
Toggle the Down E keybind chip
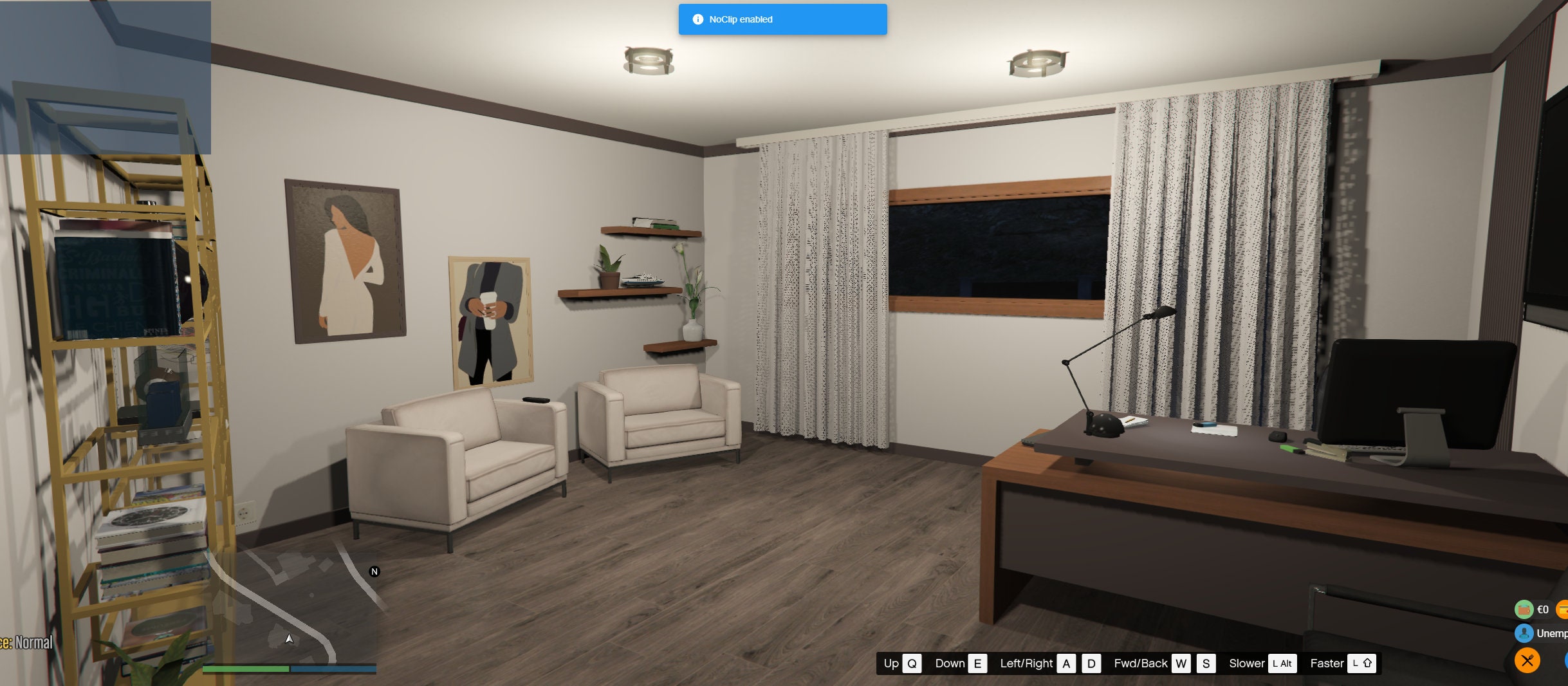click(x=962, y=663)
